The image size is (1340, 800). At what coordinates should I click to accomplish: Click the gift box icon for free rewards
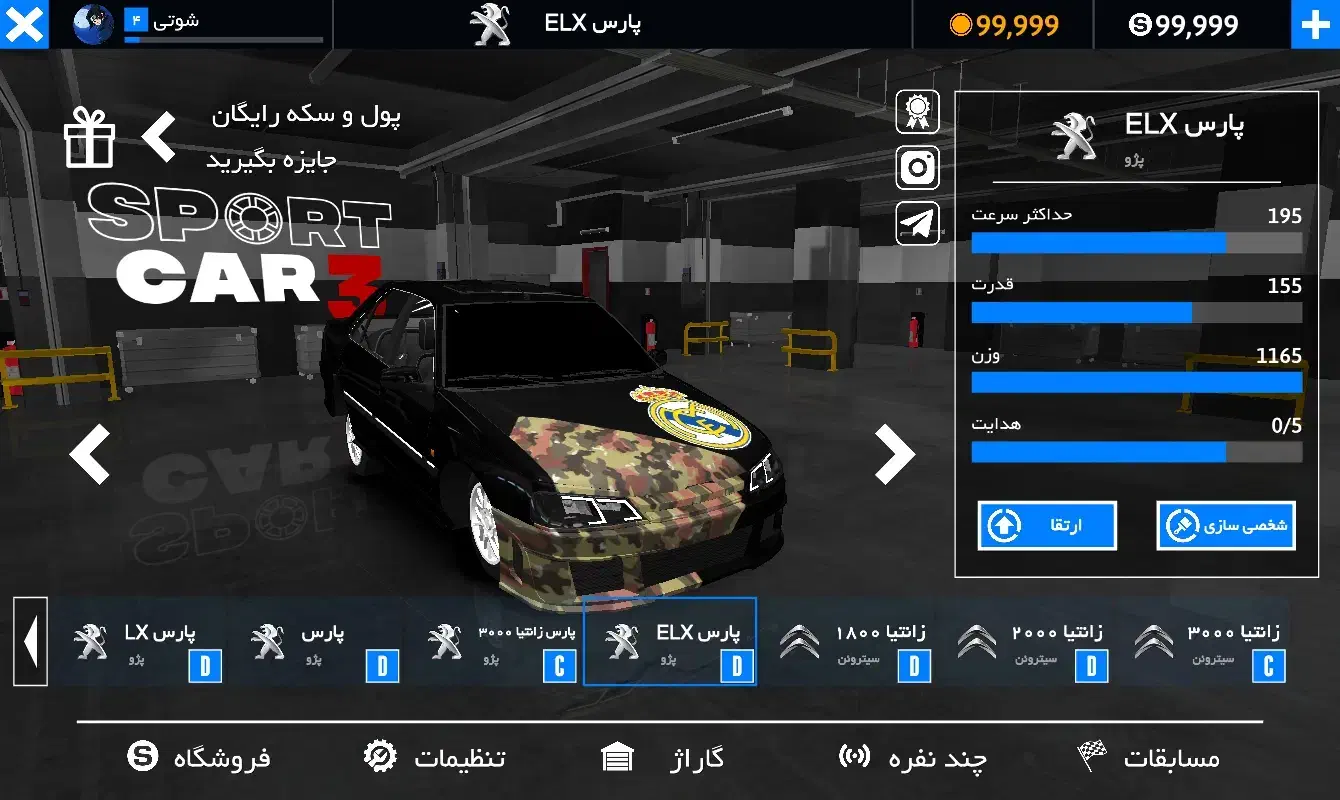[x=89, y=140]
